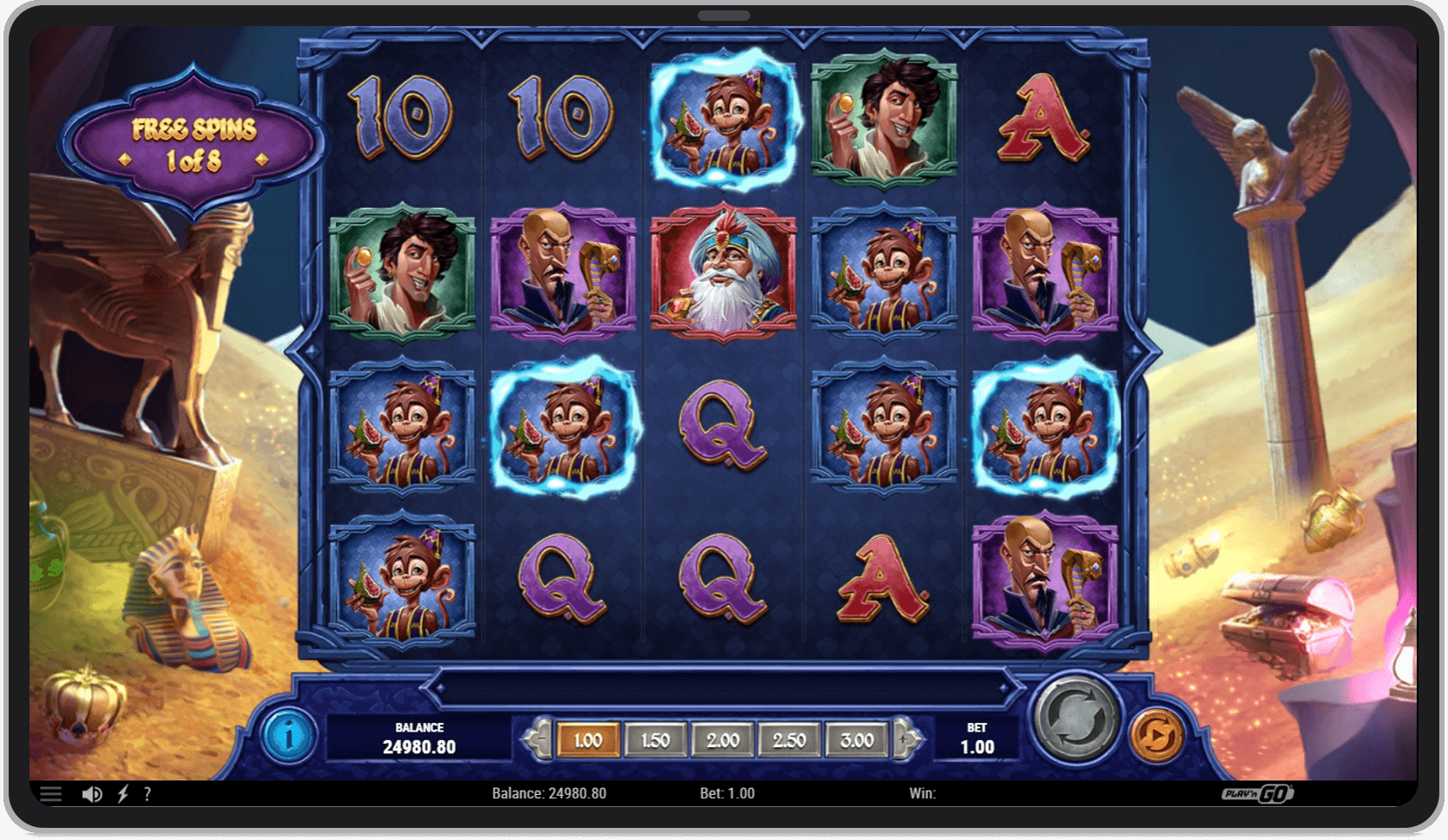This screenshot has height=840, width=1448.
Task: Click the Free Spins 1 of 8 badge
Action: click(193, 141)
